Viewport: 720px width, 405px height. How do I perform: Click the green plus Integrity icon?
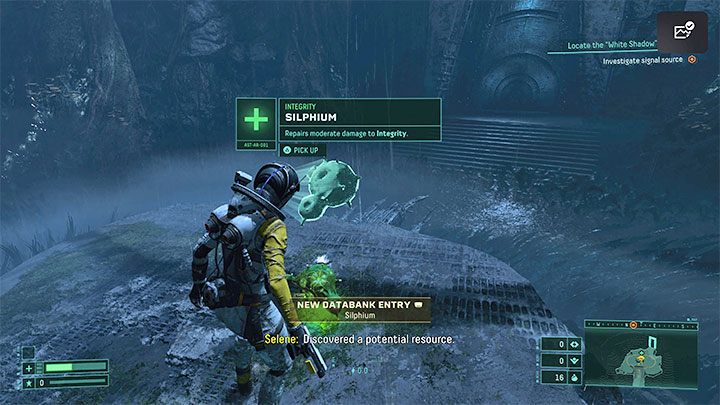coord(256,121)
